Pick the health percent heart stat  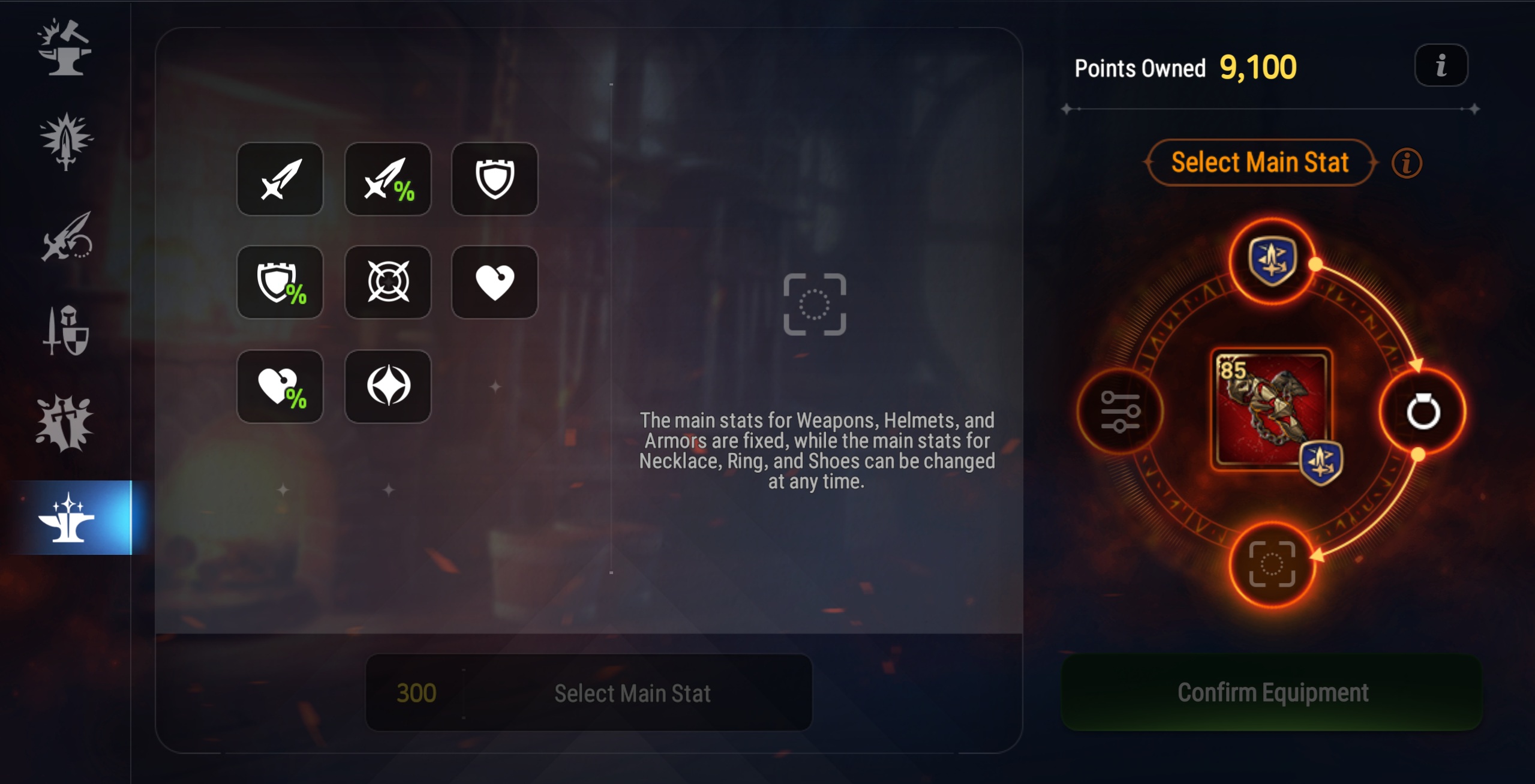coord(280,386)
